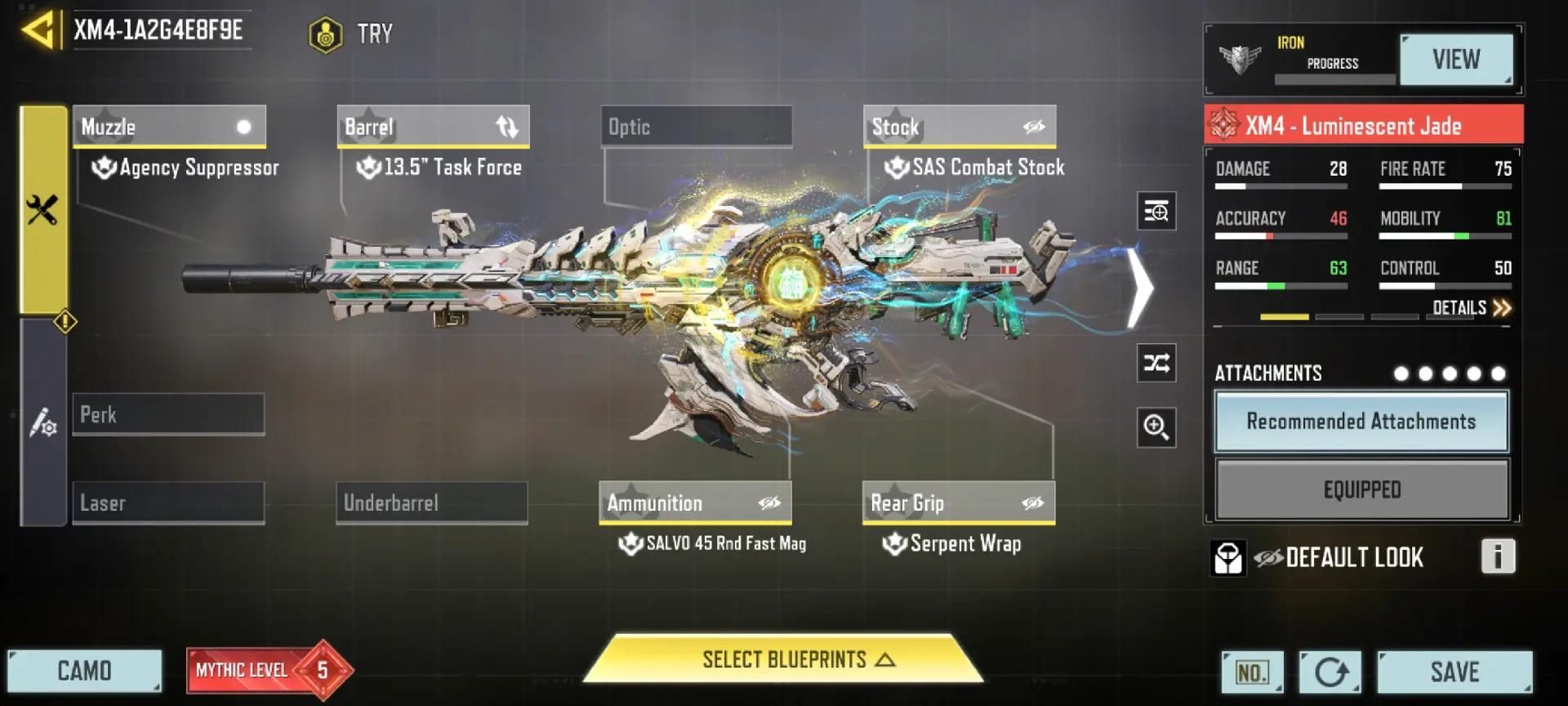This screenshot has height=706, width=1568.
Task: Select the empty Perk slot
Action: click(x=168, y=414)
